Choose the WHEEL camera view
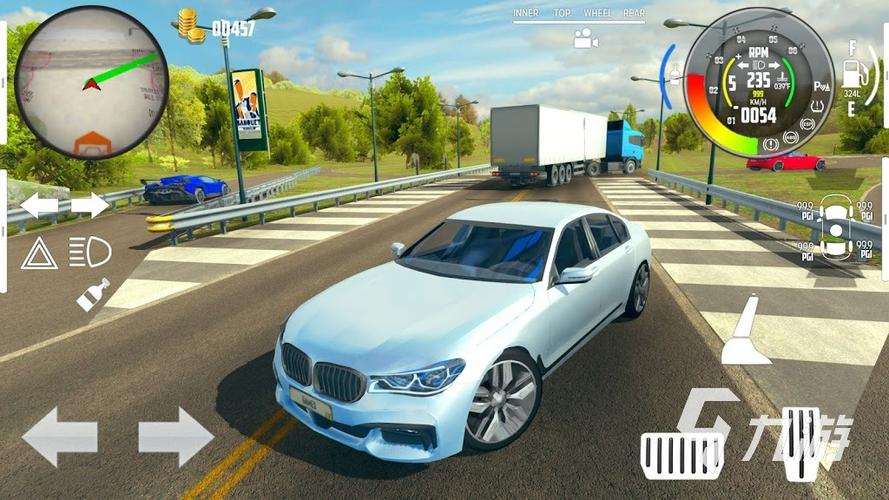Screen dimensions: 889x500 coord(598,14)
